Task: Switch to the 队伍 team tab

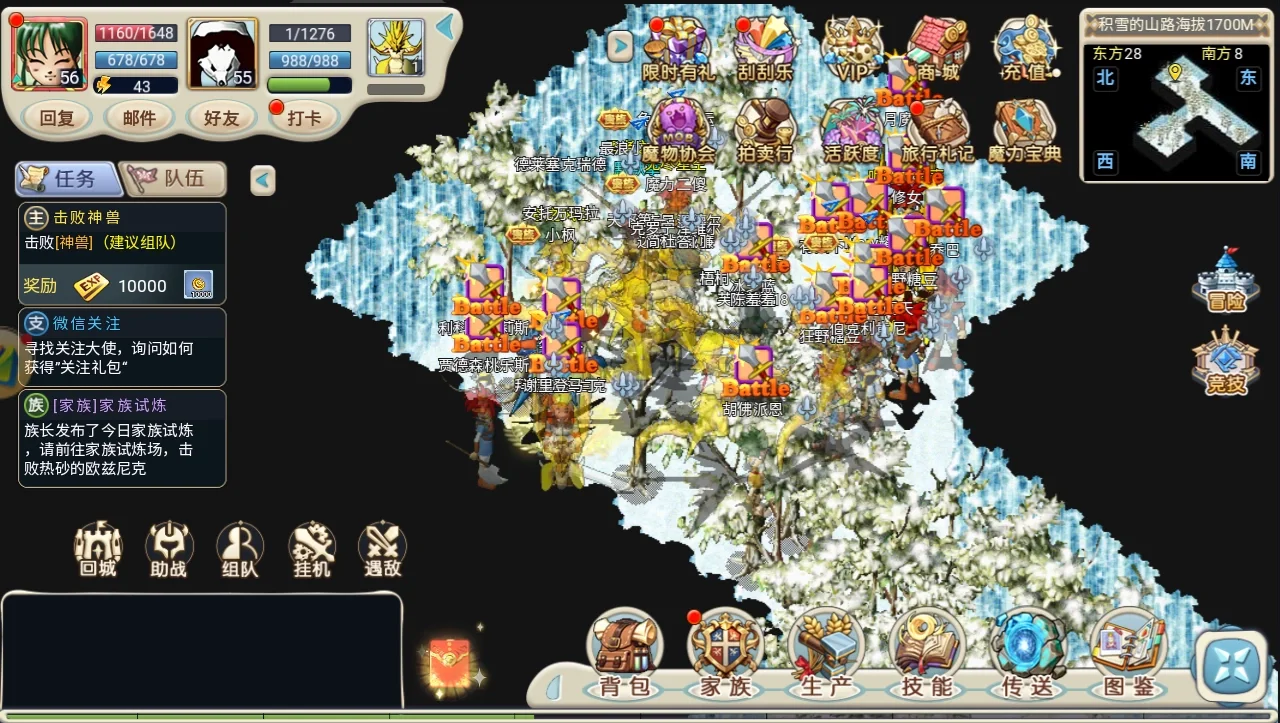Action: 175,178
